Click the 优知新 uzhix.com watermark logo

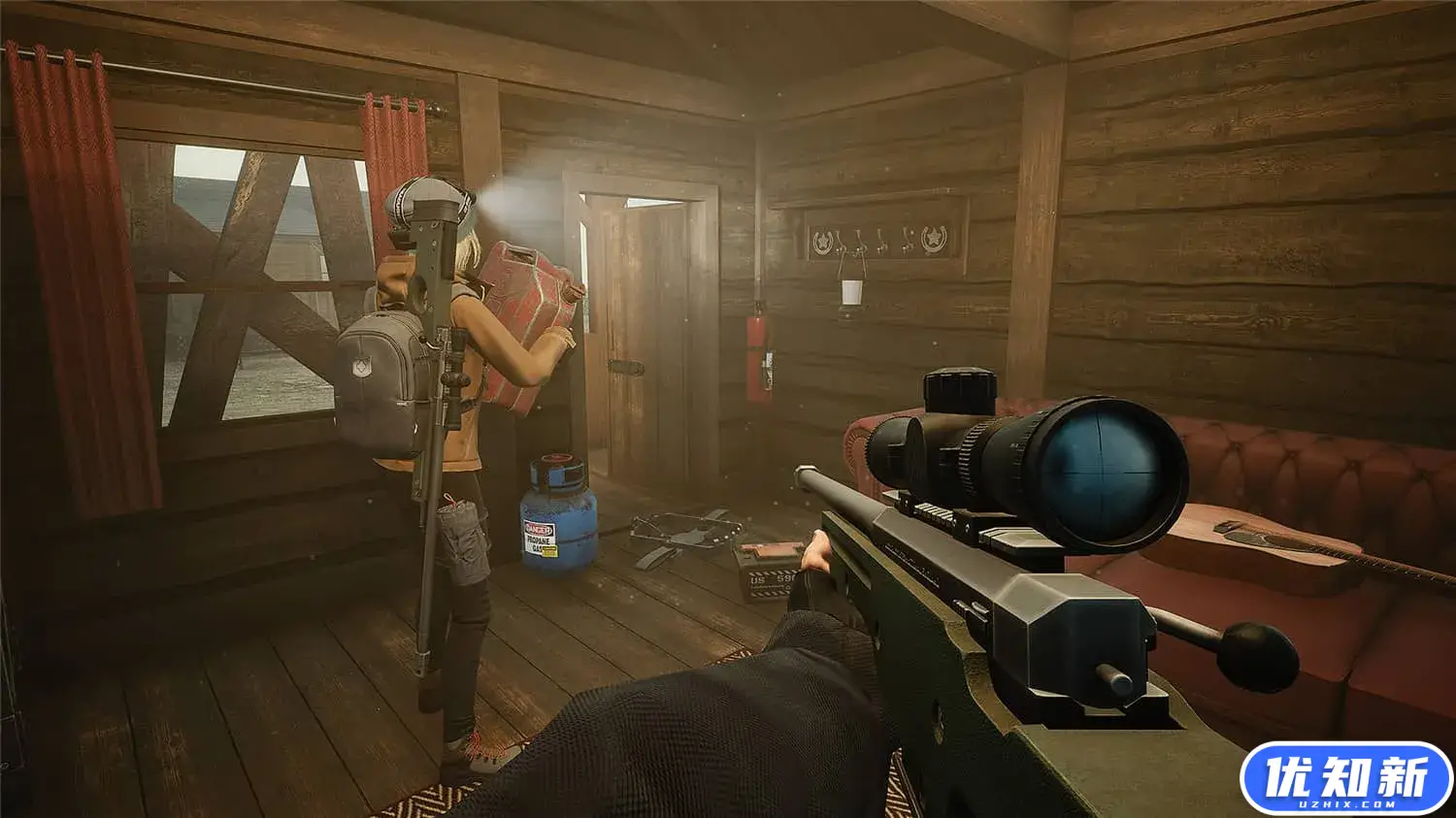pyautogui.click(x=1345, y=778)
